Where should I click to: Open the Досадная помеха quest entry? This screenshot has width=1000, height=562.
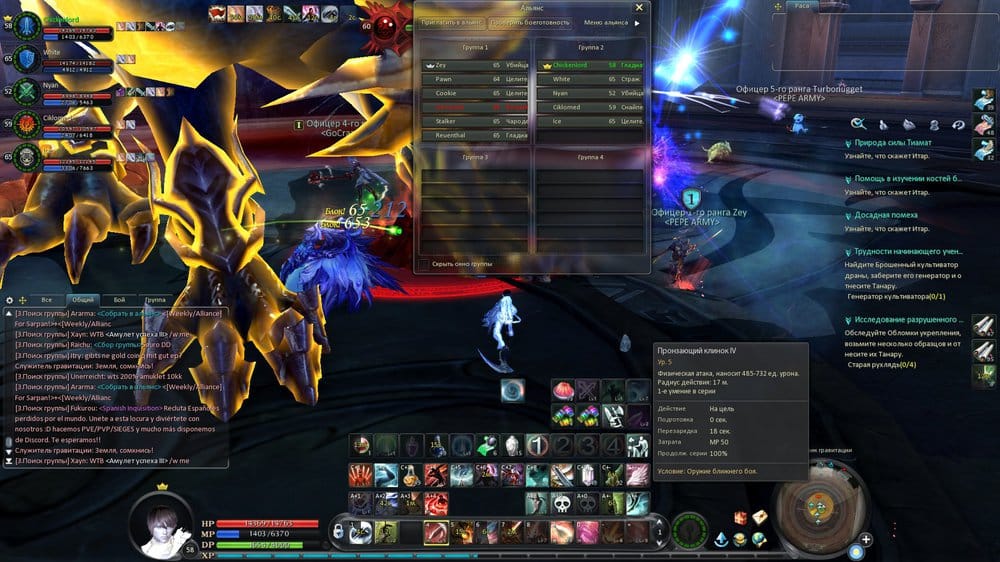point(887,215)
